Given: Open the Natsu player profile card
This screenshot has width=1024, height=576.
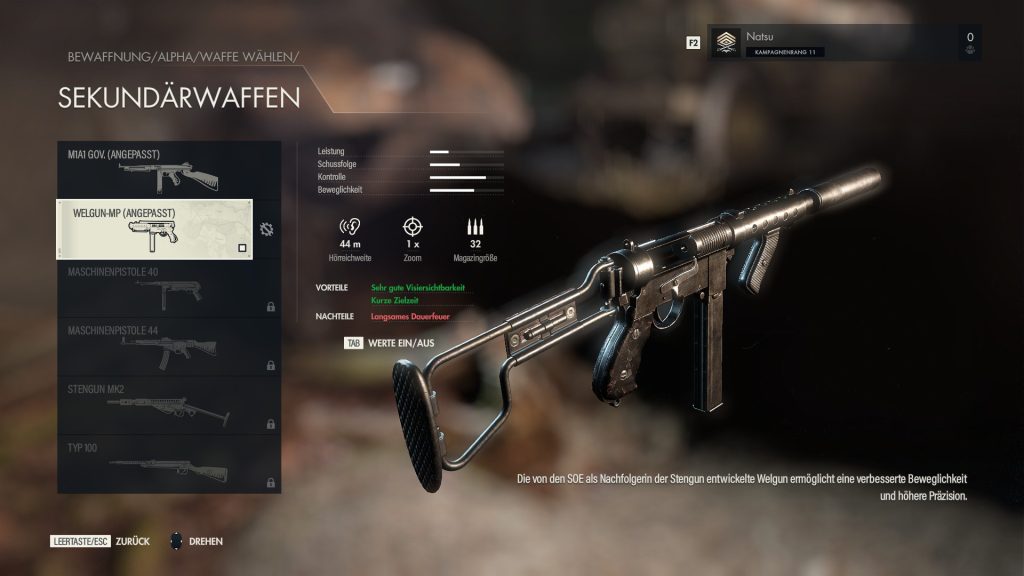Looking at the screenshot, I should point(845,43).
